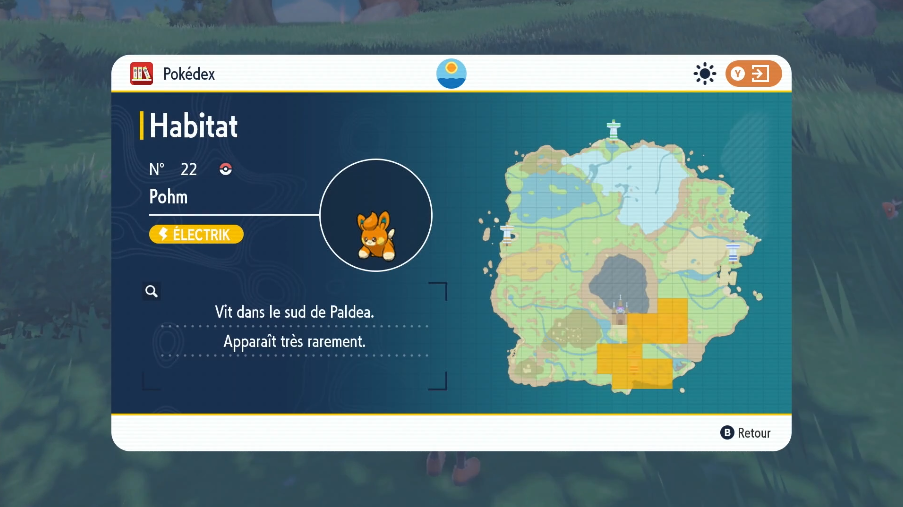Click the orange exit button at top right
Image resolution: width=903 pixels, height=507 pixels.
pyautogui.click(x=753, y=73)
